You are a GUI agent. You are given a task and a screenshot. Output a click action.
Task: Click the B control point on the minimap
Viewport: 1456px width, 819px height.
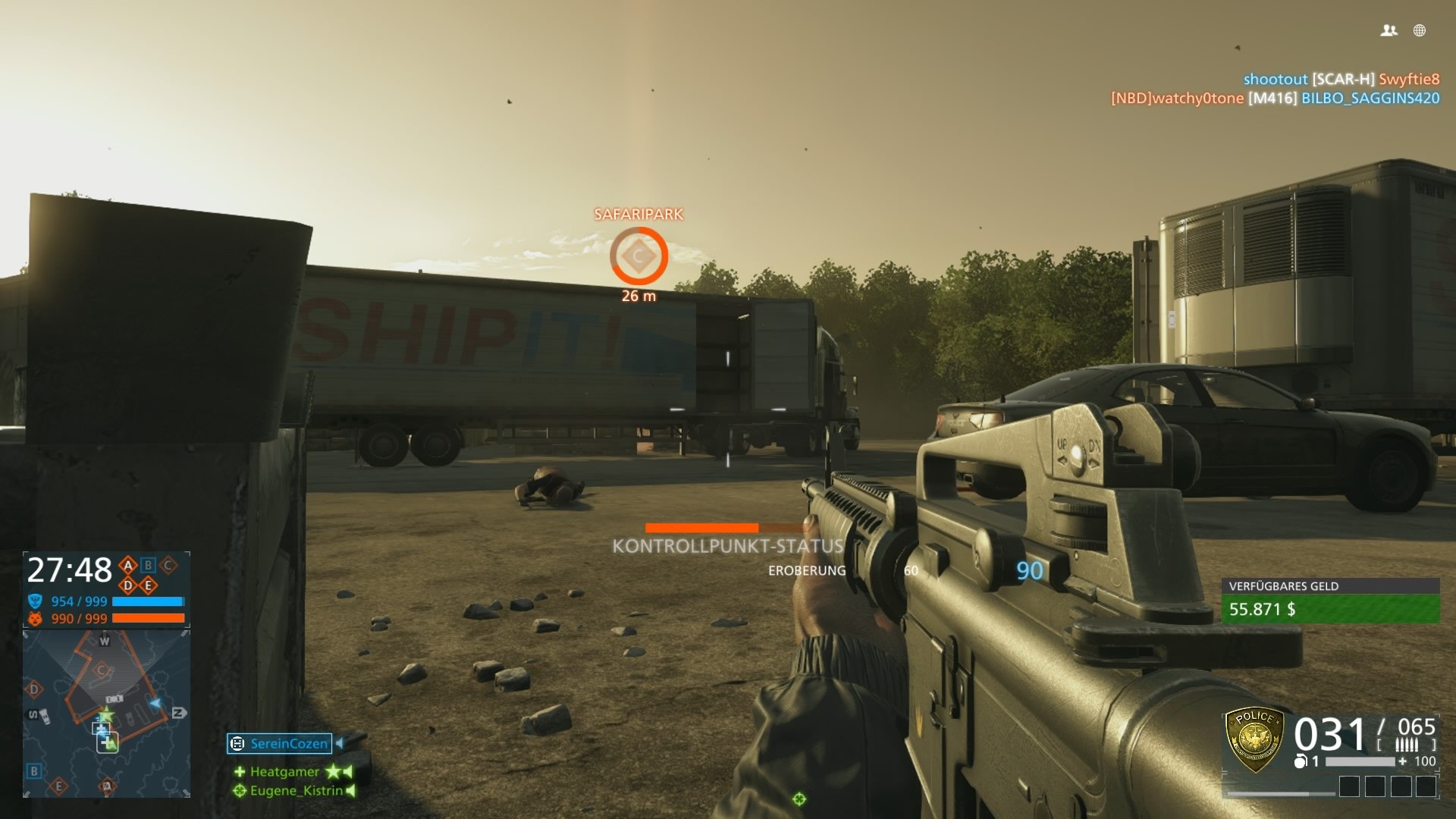(x=34, y=771)
